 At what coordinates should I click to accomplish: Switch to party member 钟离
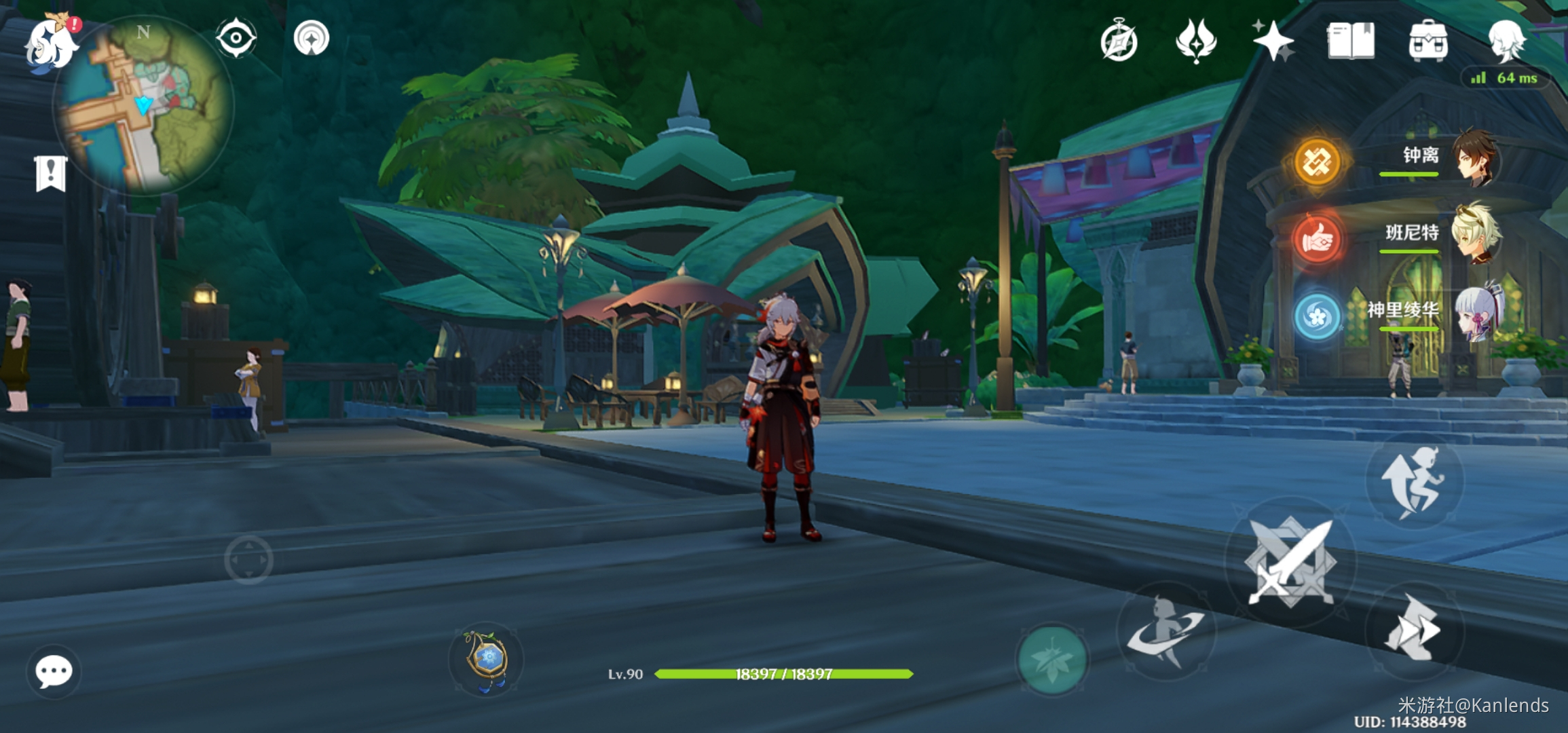1473,157
